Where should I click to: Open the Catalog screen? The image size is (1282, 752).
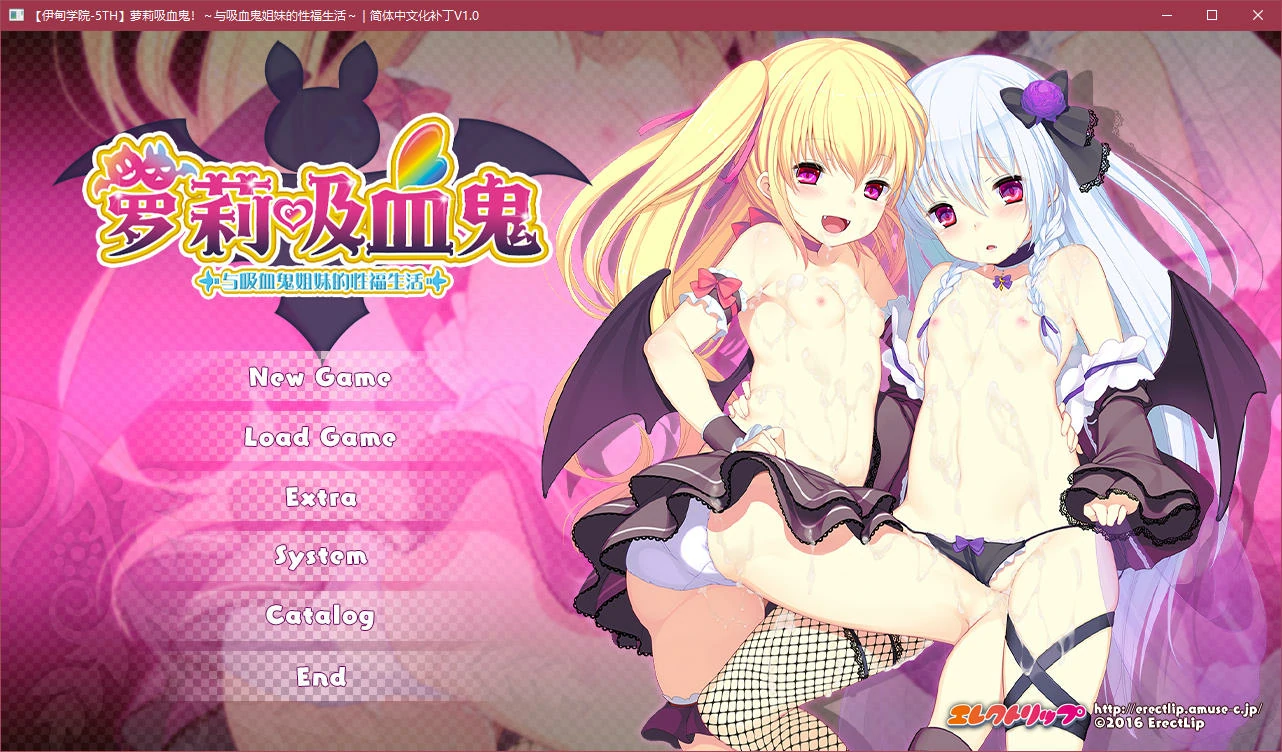point(320,617)
